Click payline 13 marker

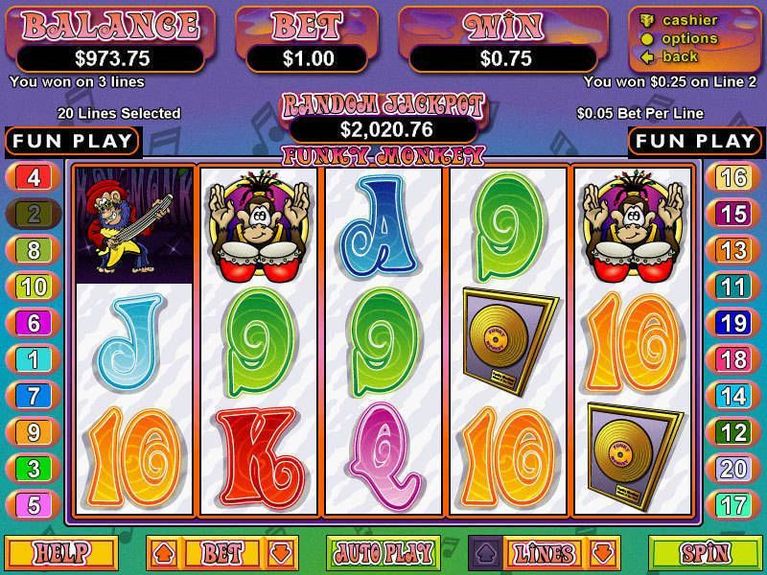733,250
